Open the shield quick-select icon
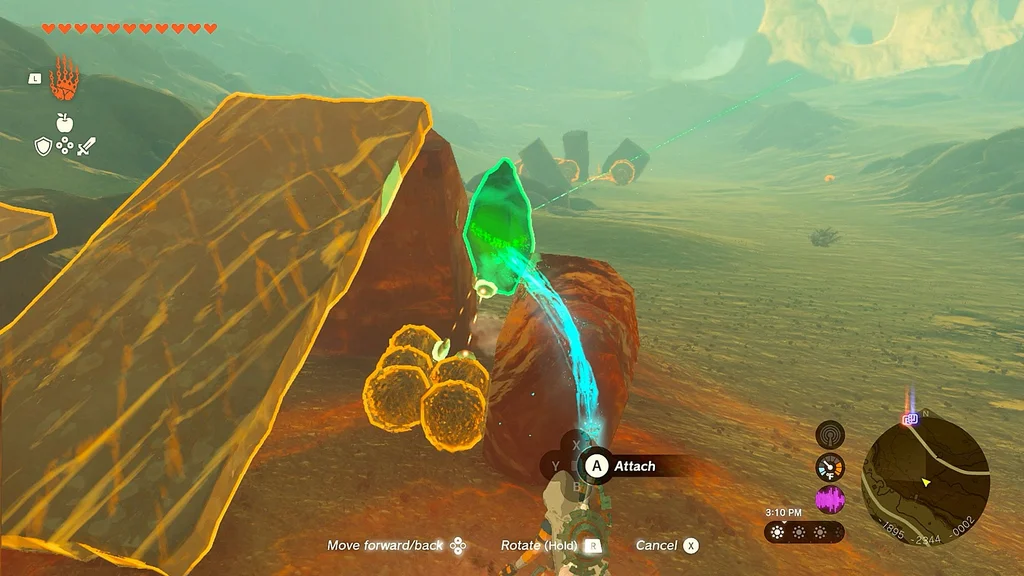 coord(43,147)
